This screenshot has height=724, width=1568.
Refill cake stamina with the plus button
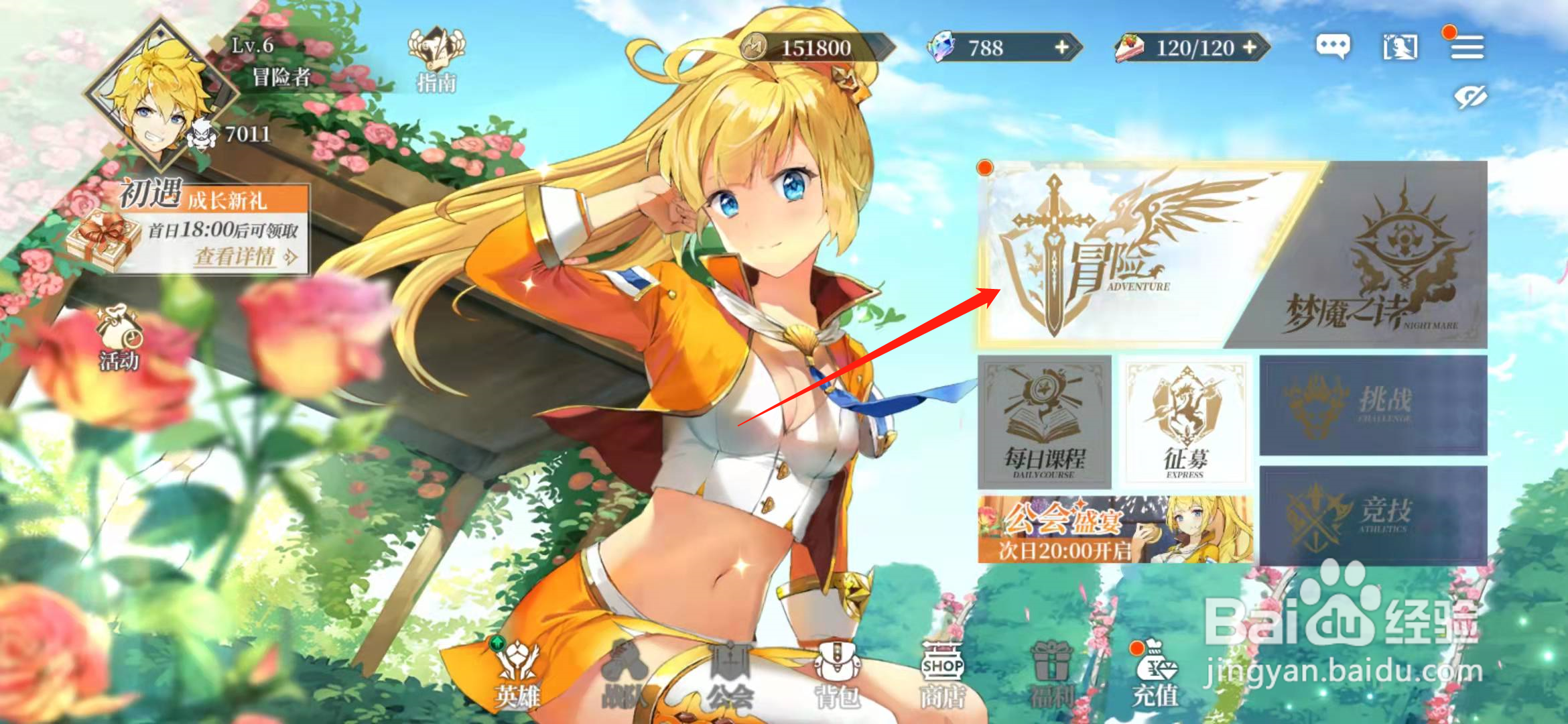[x=1250, y=48]
